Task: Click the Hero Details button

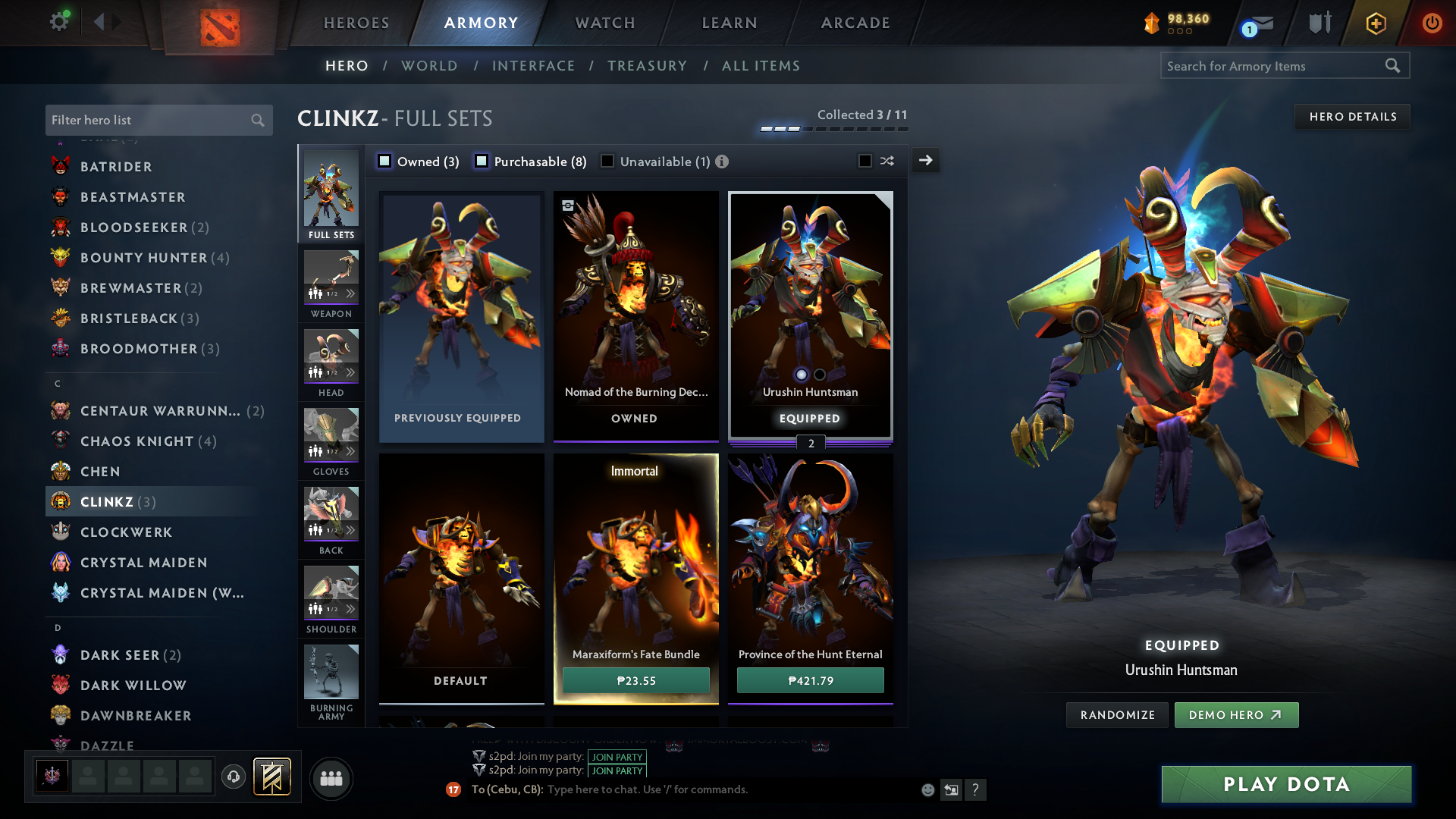Action: pyautogui.click(x=1352, y=117)
